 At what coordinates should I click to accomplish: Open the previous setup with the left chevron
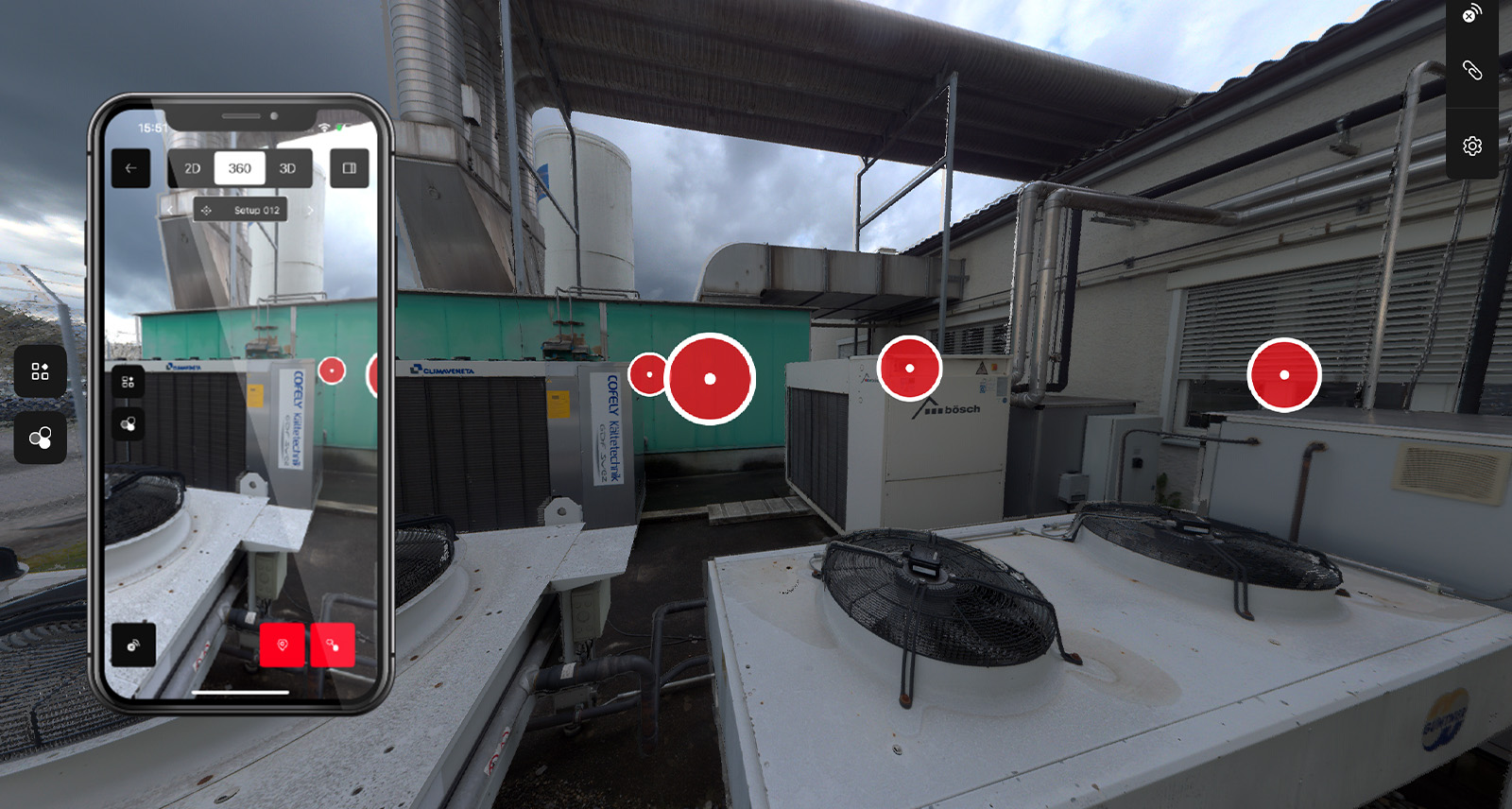coord(170,210)
